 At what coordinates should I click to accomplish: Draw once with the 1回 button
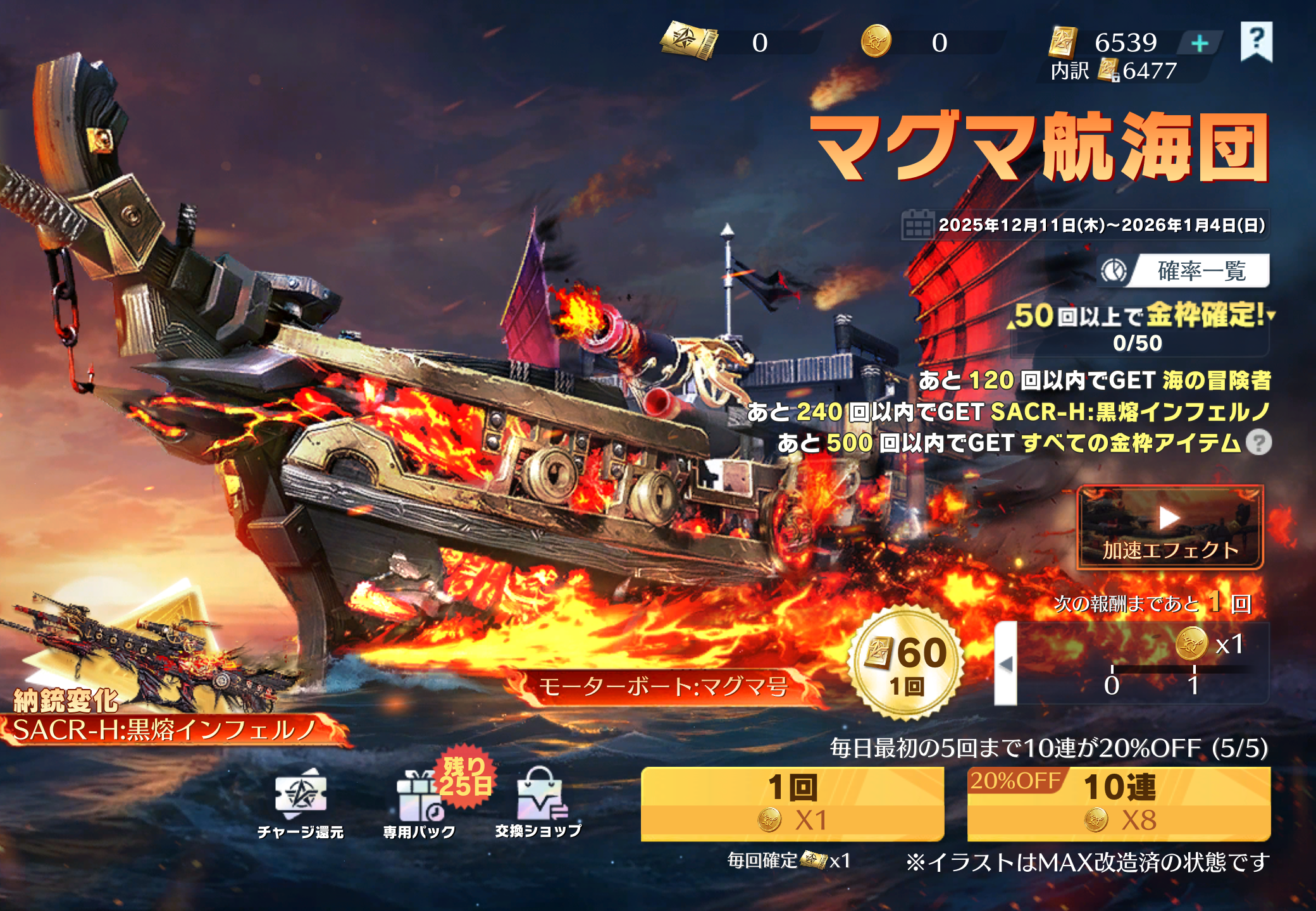792,803
